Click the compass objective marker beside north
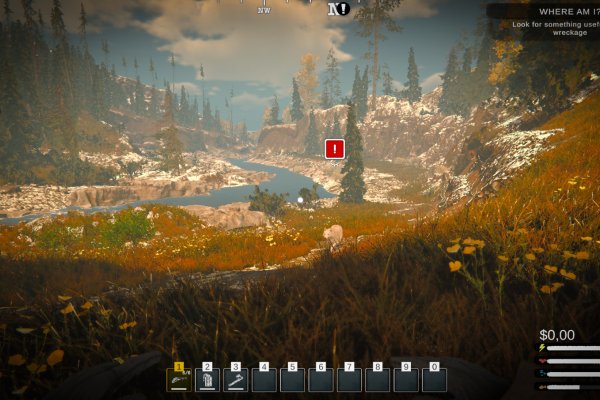Screen dimensions: 600x400 click(344, 9)
